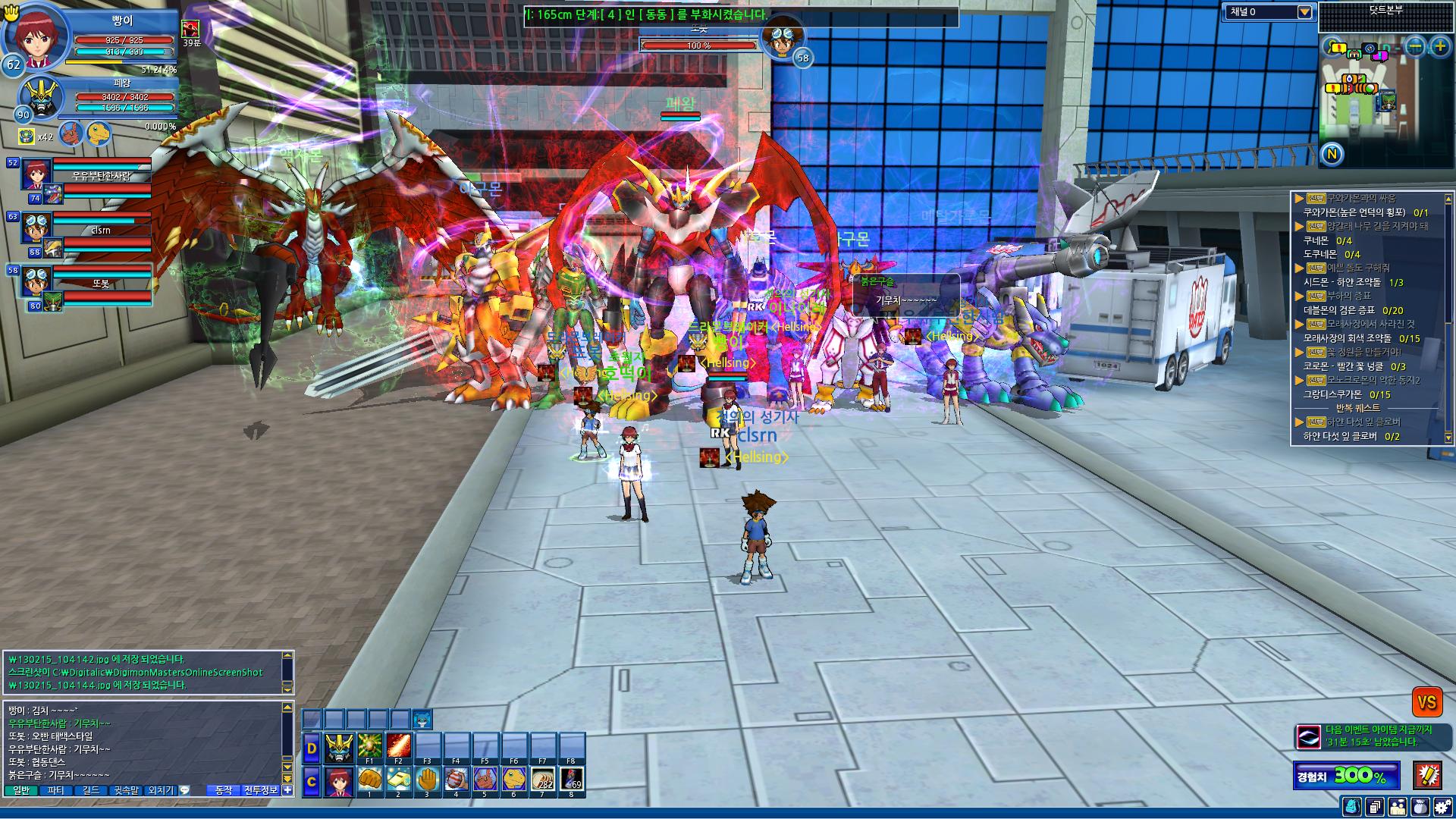The height and width of the screenshot is (819, 1456).
Task: Switch to the 파티 chat tab
Action: point(56,790)
